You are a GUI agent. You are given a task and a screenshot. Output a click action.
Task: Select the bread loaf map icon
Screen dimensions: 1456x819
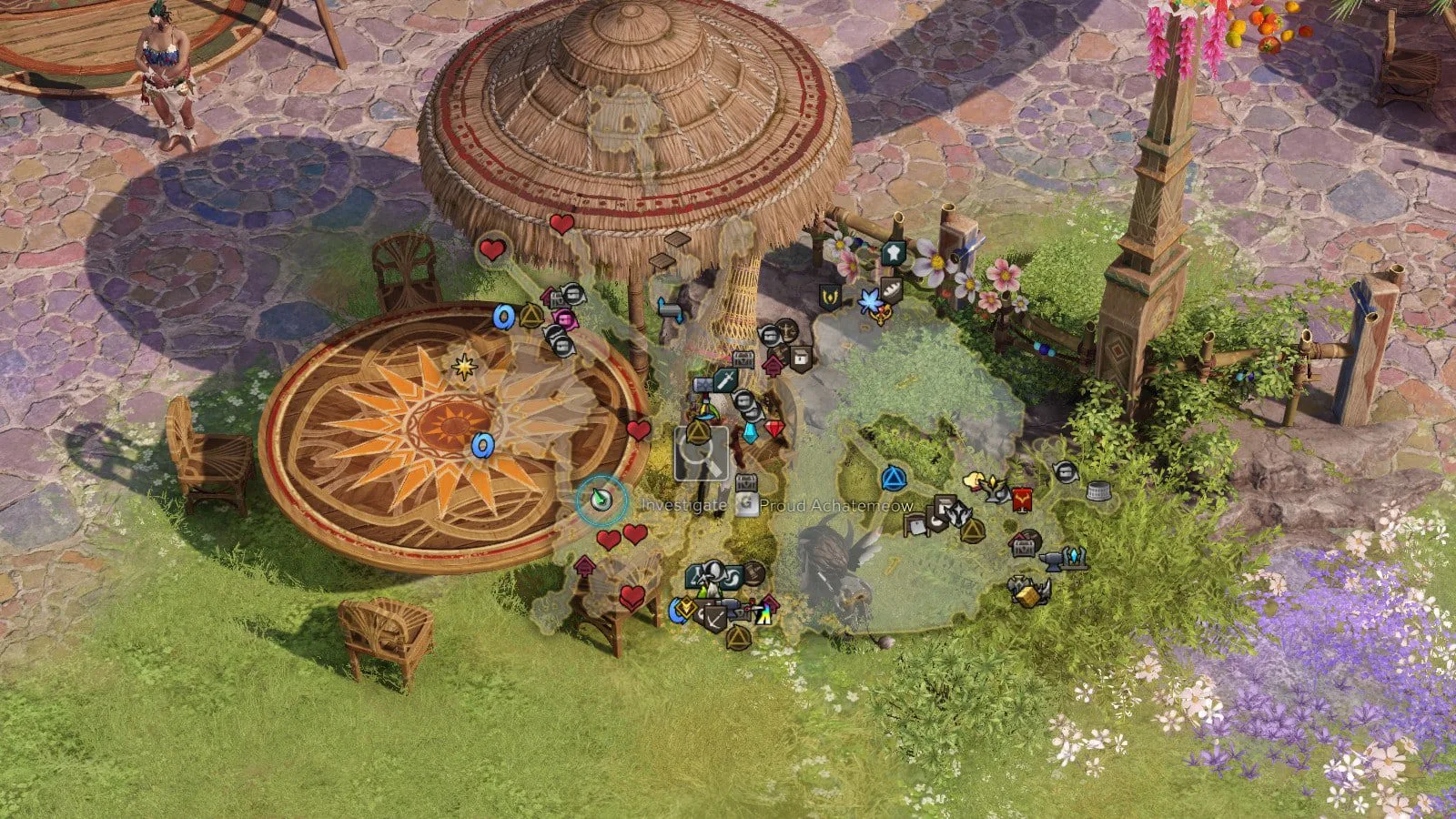[x=891, y=289]
